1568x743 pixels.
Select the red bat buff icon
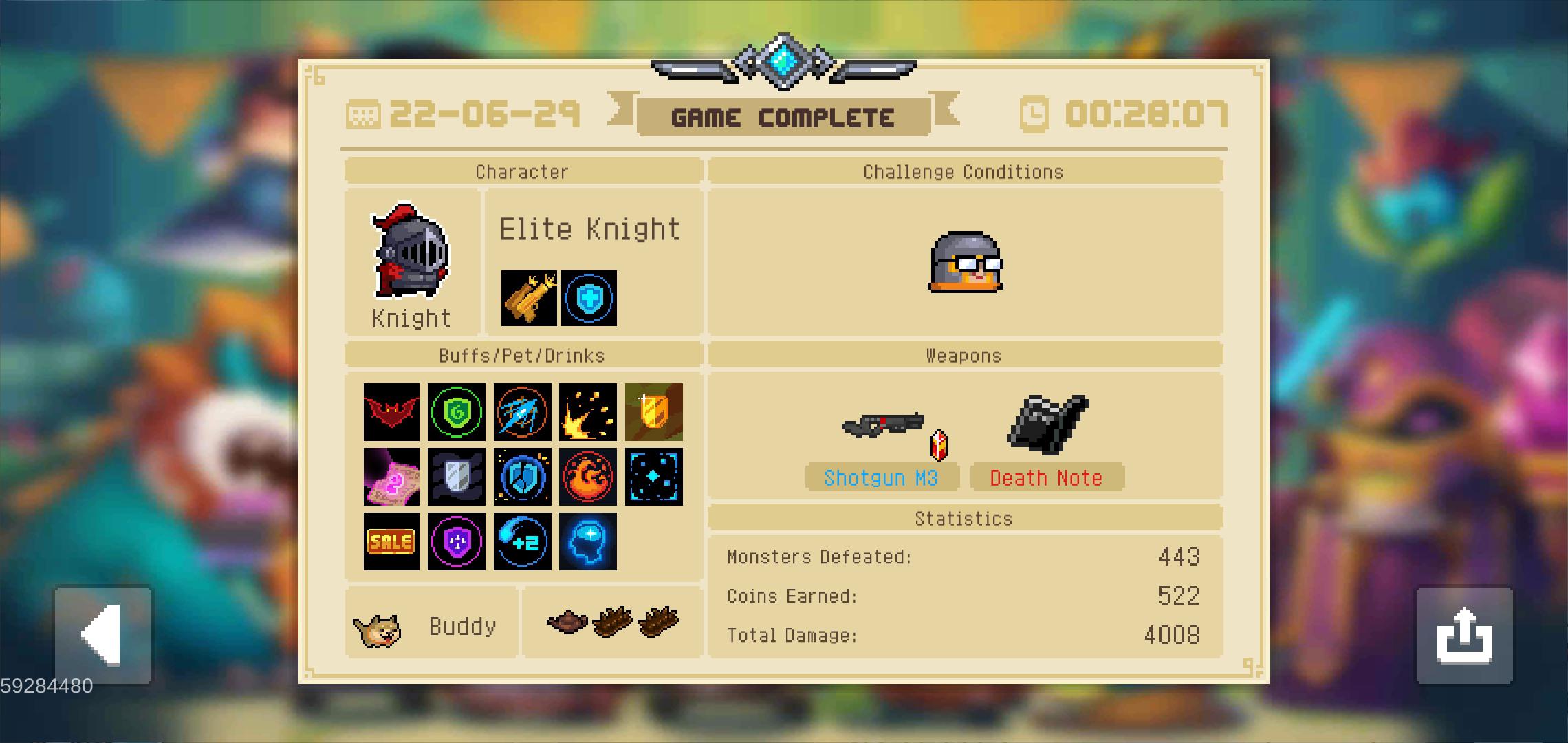point(391,413)
